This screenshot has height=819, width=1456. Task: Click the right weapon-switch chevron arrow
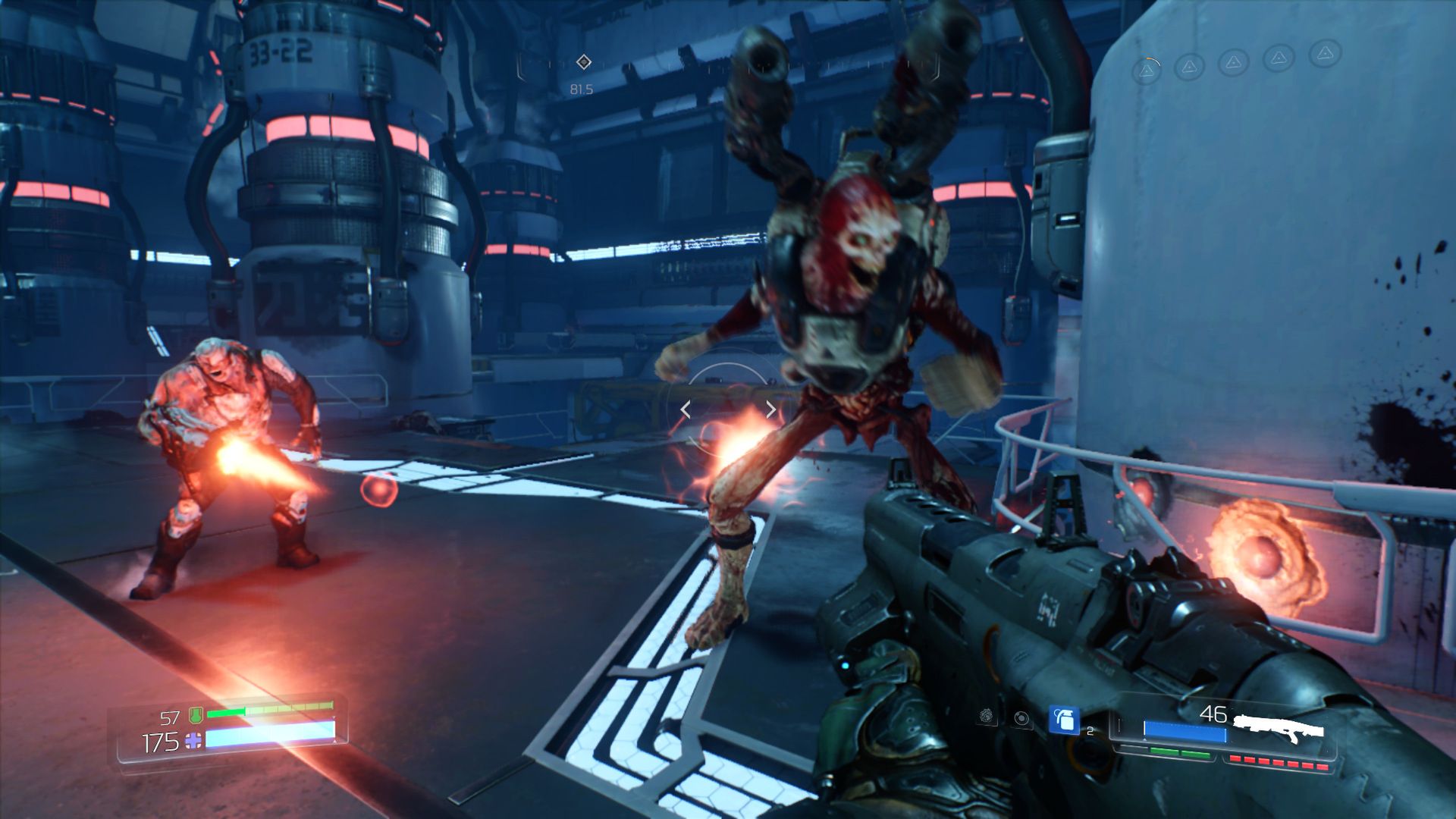pyautogui.click(x=770, y=409)
